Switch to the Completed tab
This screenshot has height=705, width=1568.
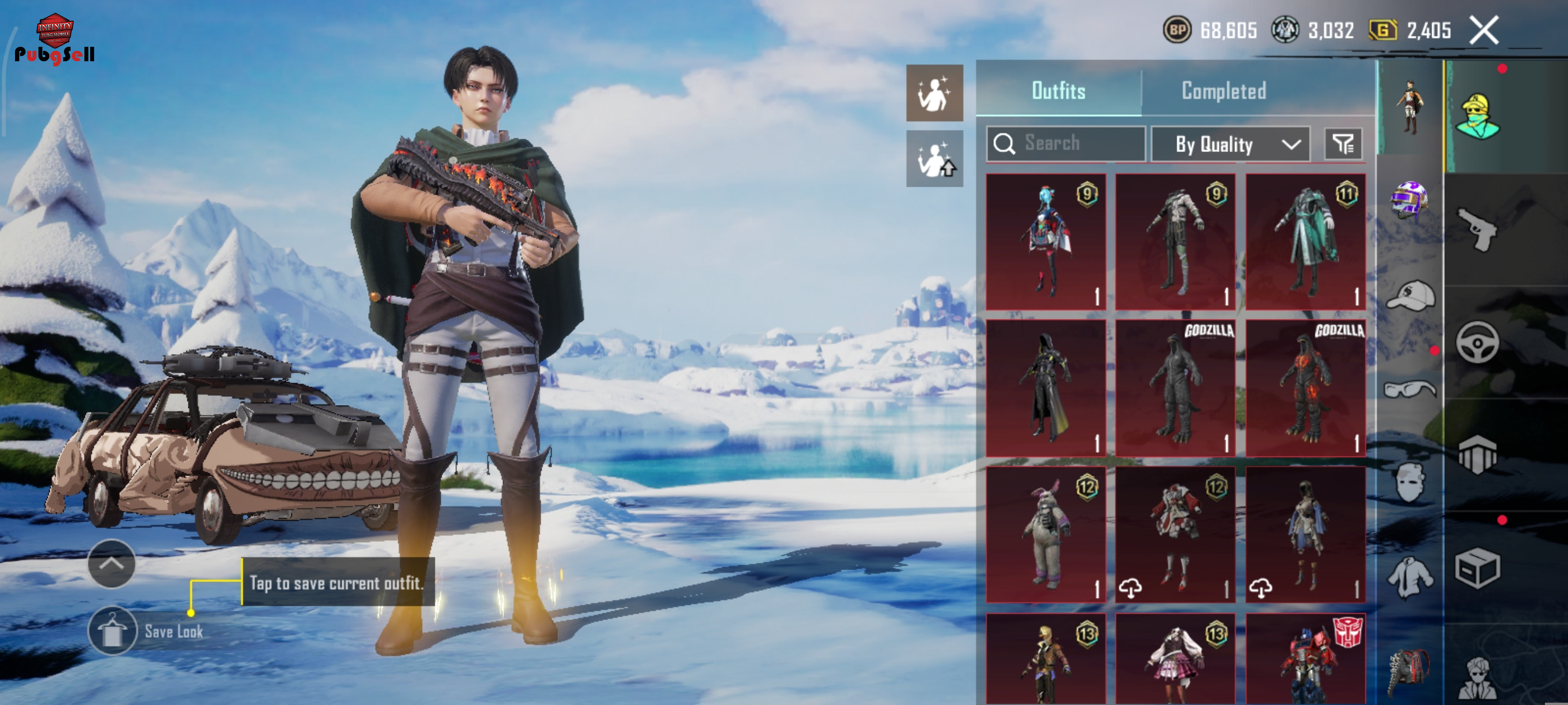tap(1223, 91)
